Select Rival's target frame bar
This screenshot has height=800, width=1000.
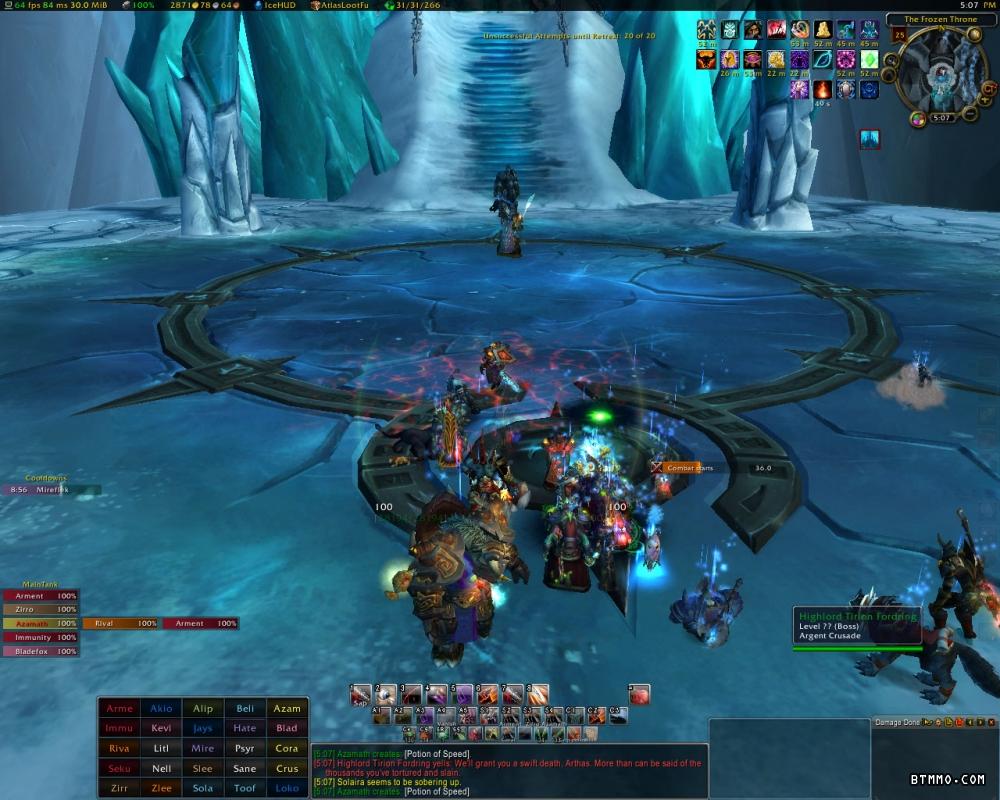(x=120, y=623)
